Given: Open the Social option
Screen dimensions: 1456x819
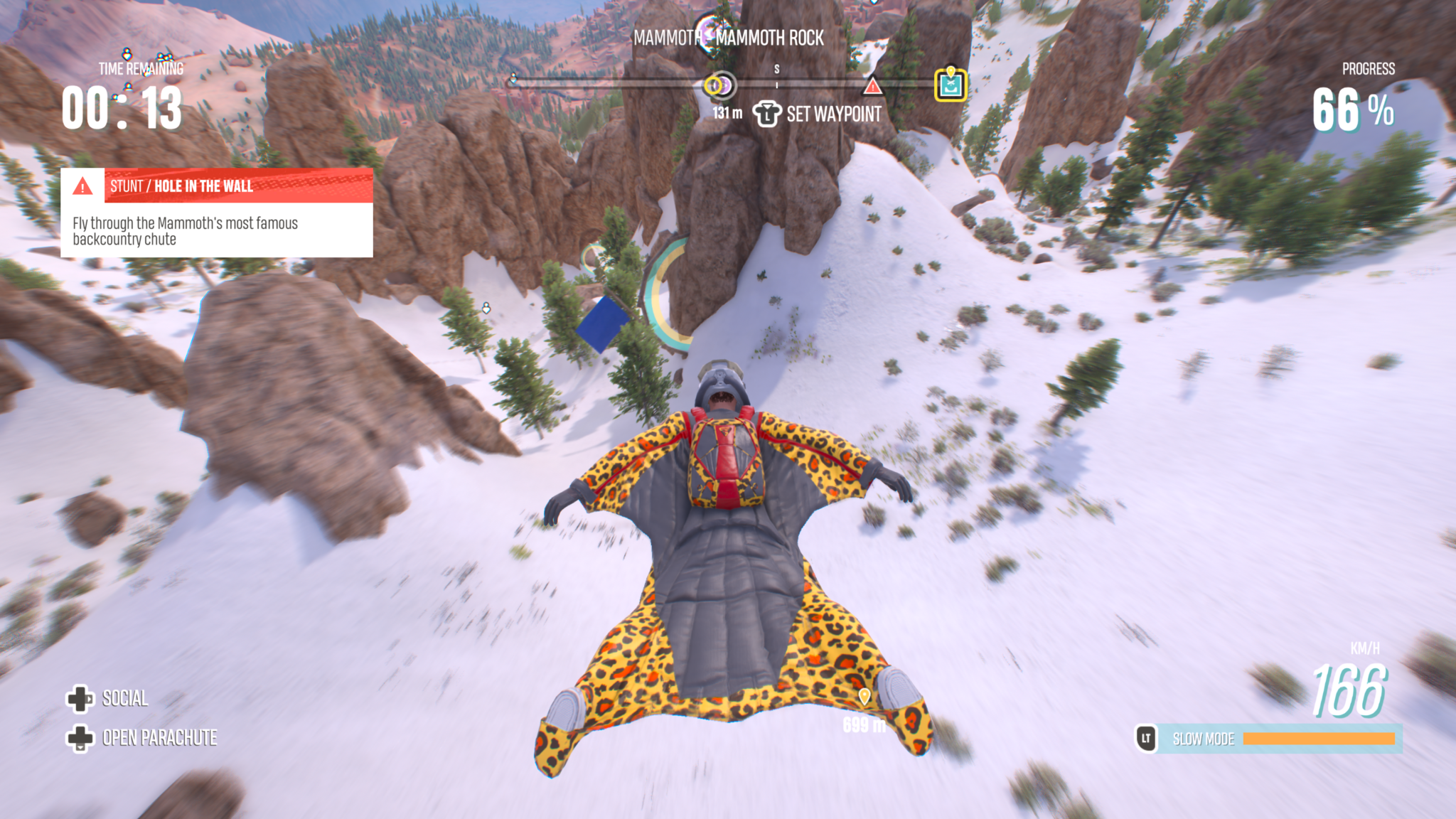Looking at the screenshot, I should [108, 699].
